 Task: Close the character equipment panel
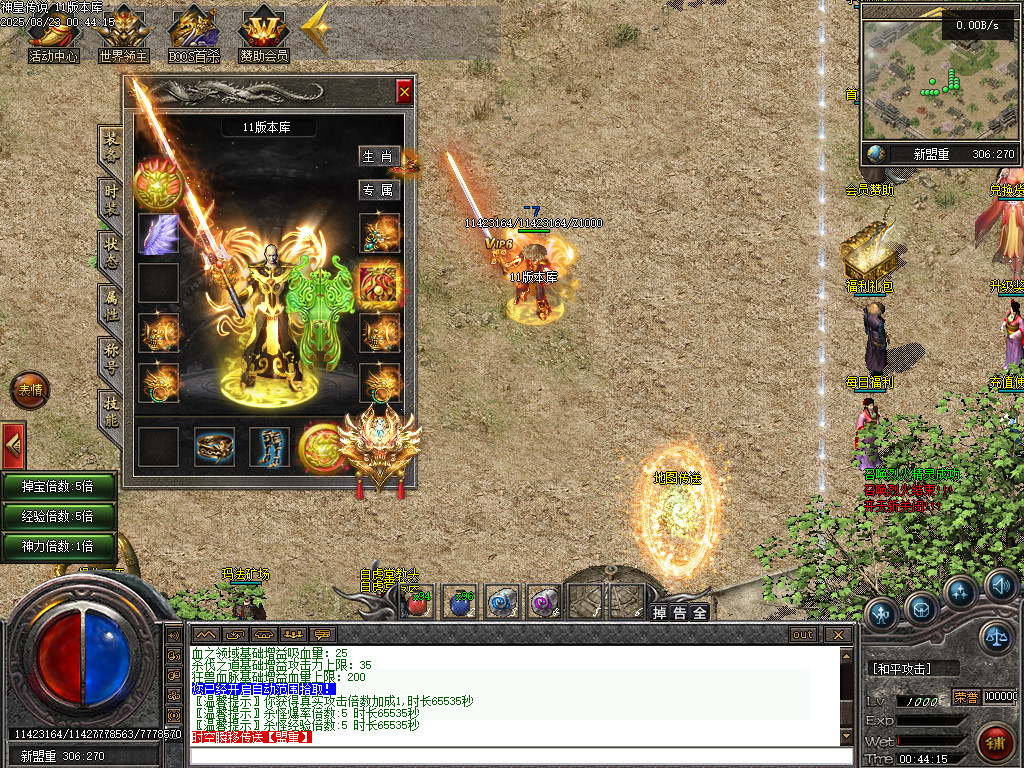[404, 92]
